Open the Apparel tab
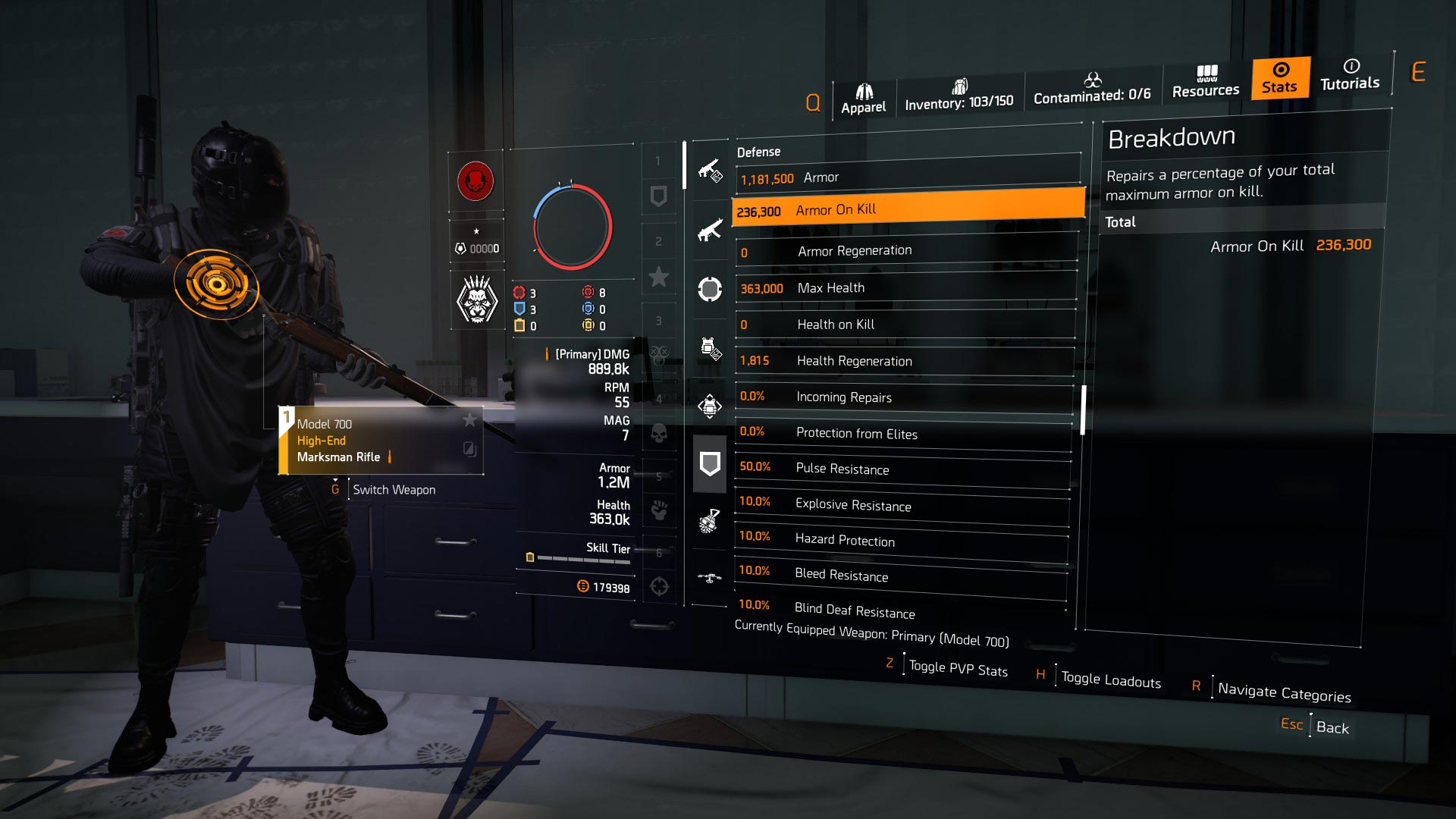1456x819 pixels. click(863, 99)
